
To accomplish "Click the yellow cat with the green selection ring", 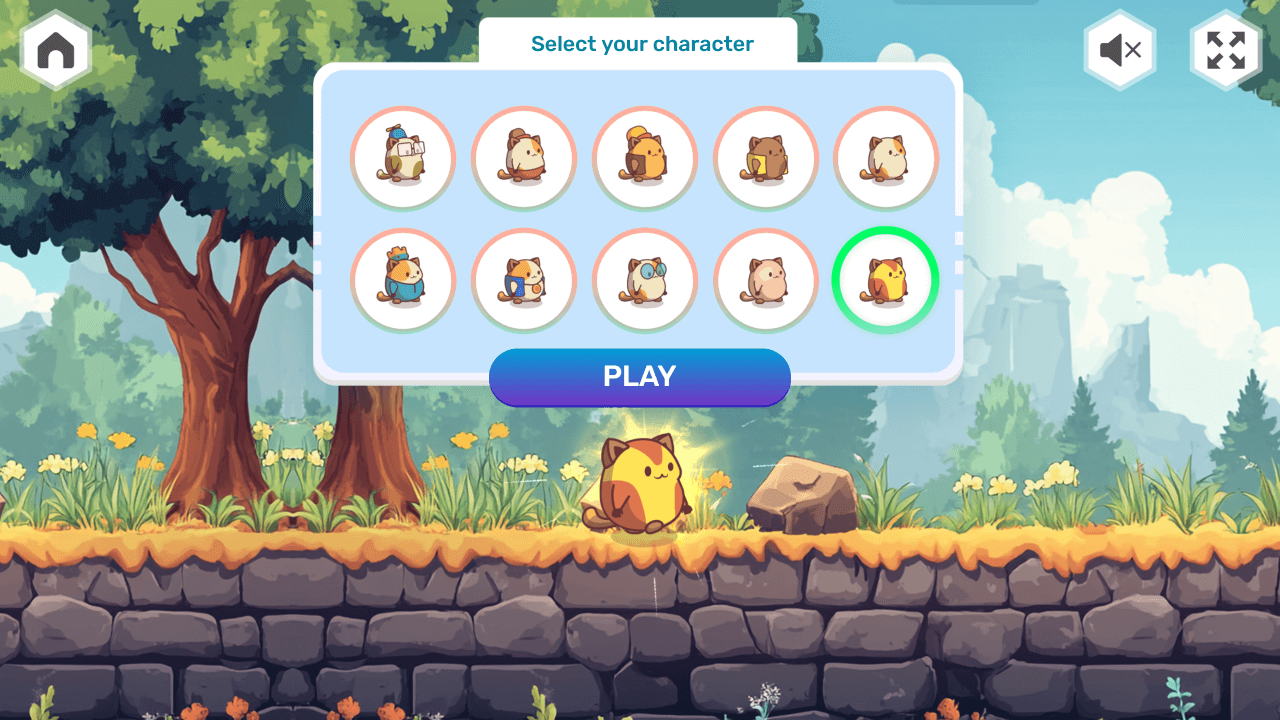I will coord(885,280).
